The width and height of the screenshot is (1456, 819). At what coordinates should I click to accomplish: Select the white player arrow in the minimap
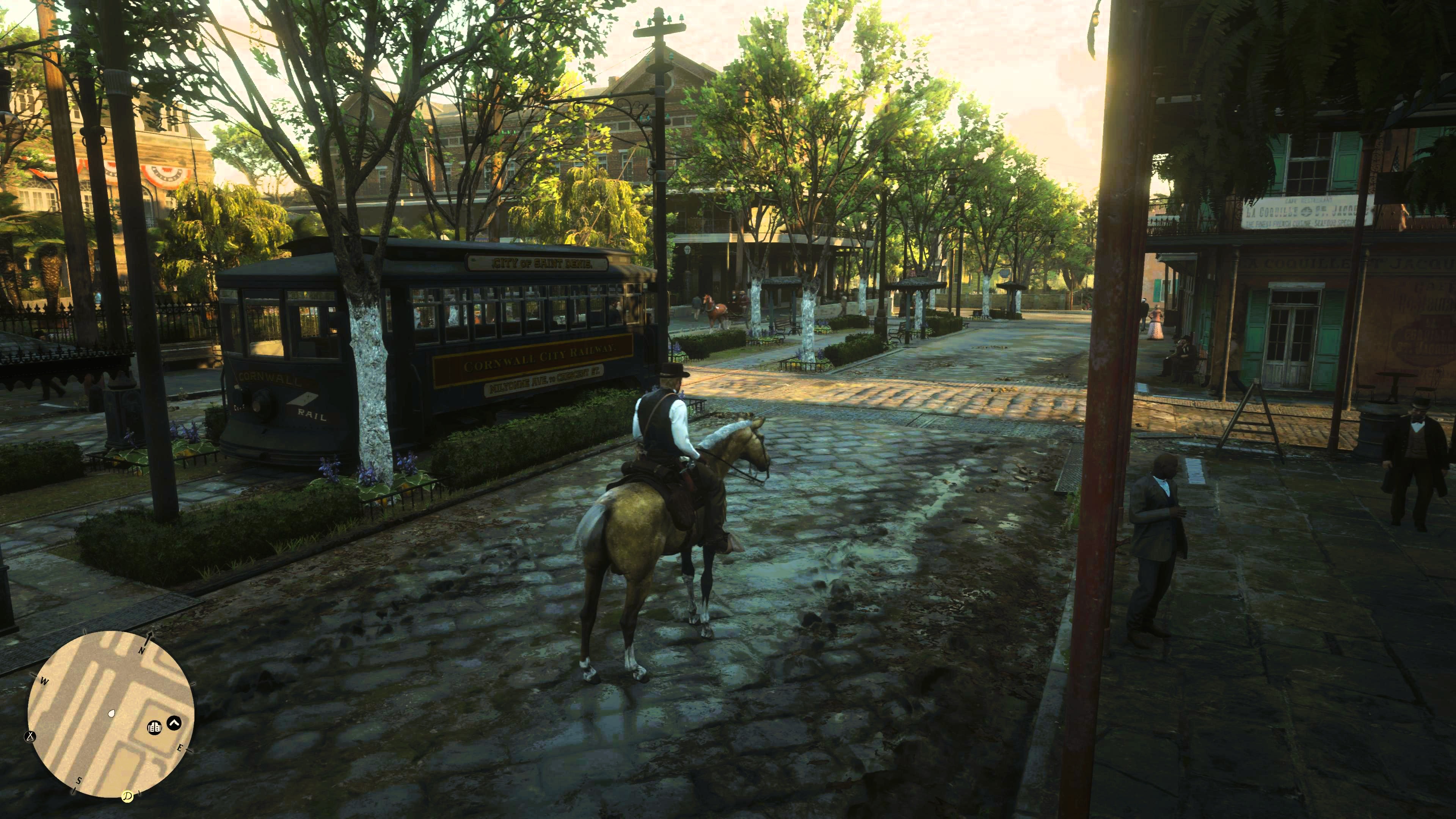112,714
